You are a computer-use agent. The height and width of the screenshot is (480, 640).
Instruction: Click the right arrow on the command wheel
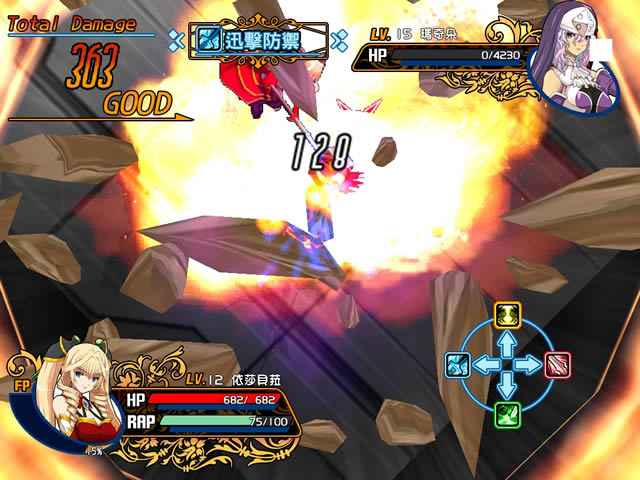[x=532, y=365]
